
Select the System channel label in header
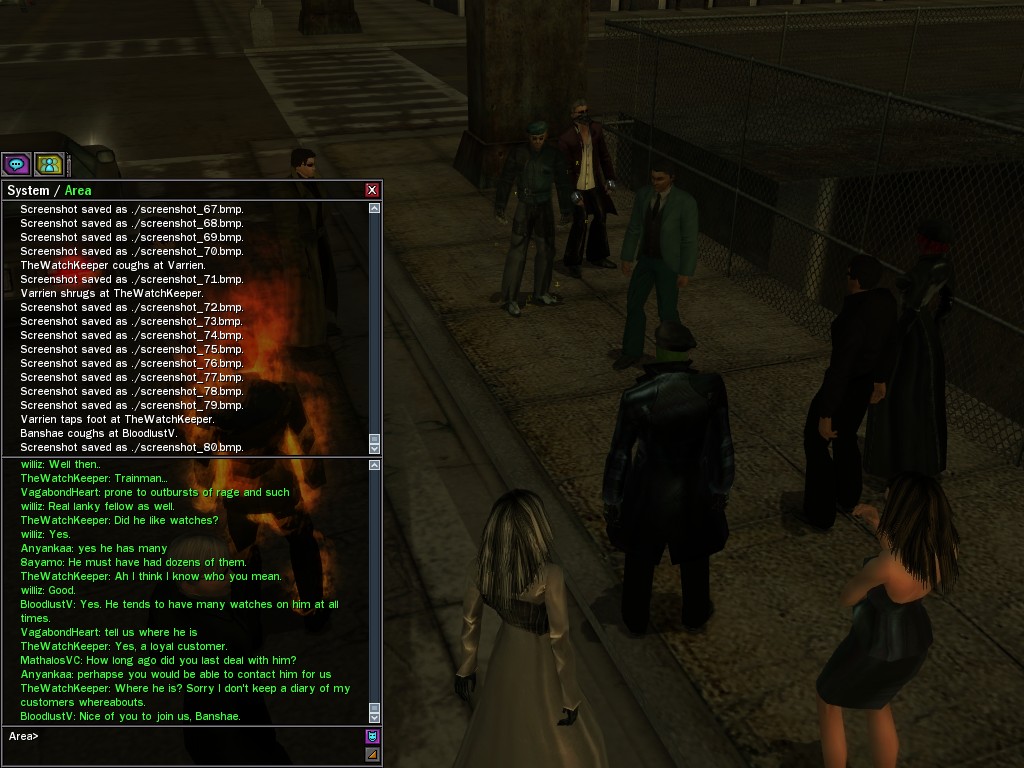[x=28, y=191]
